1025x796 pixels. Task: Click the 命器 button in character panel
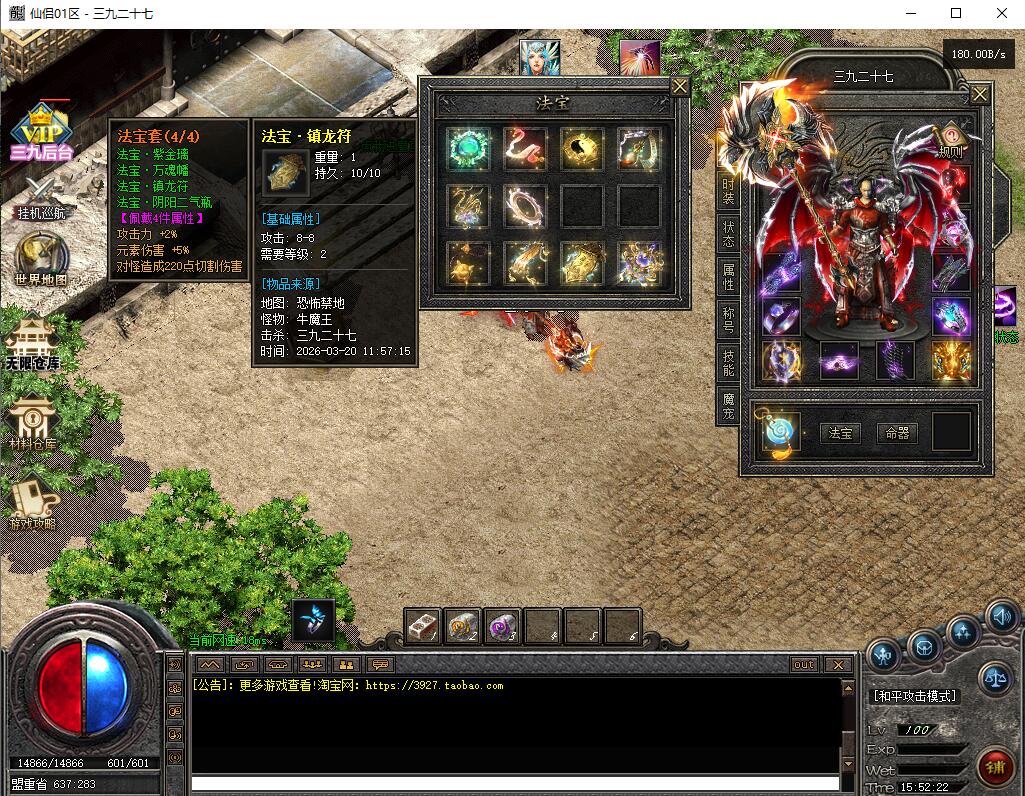[897, 433]
